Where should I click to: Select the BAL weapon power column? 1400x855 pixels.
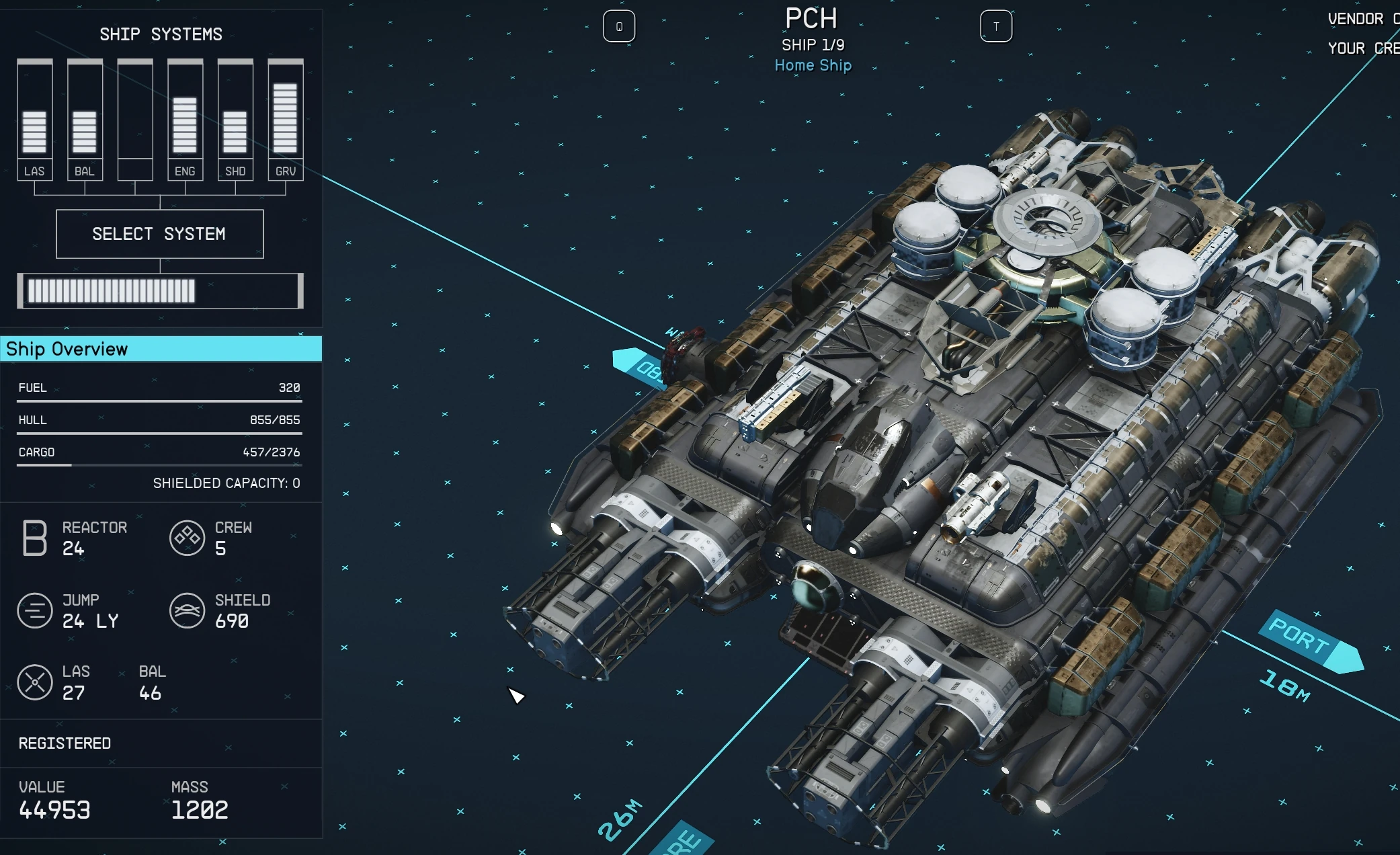(x=85, y=120)
